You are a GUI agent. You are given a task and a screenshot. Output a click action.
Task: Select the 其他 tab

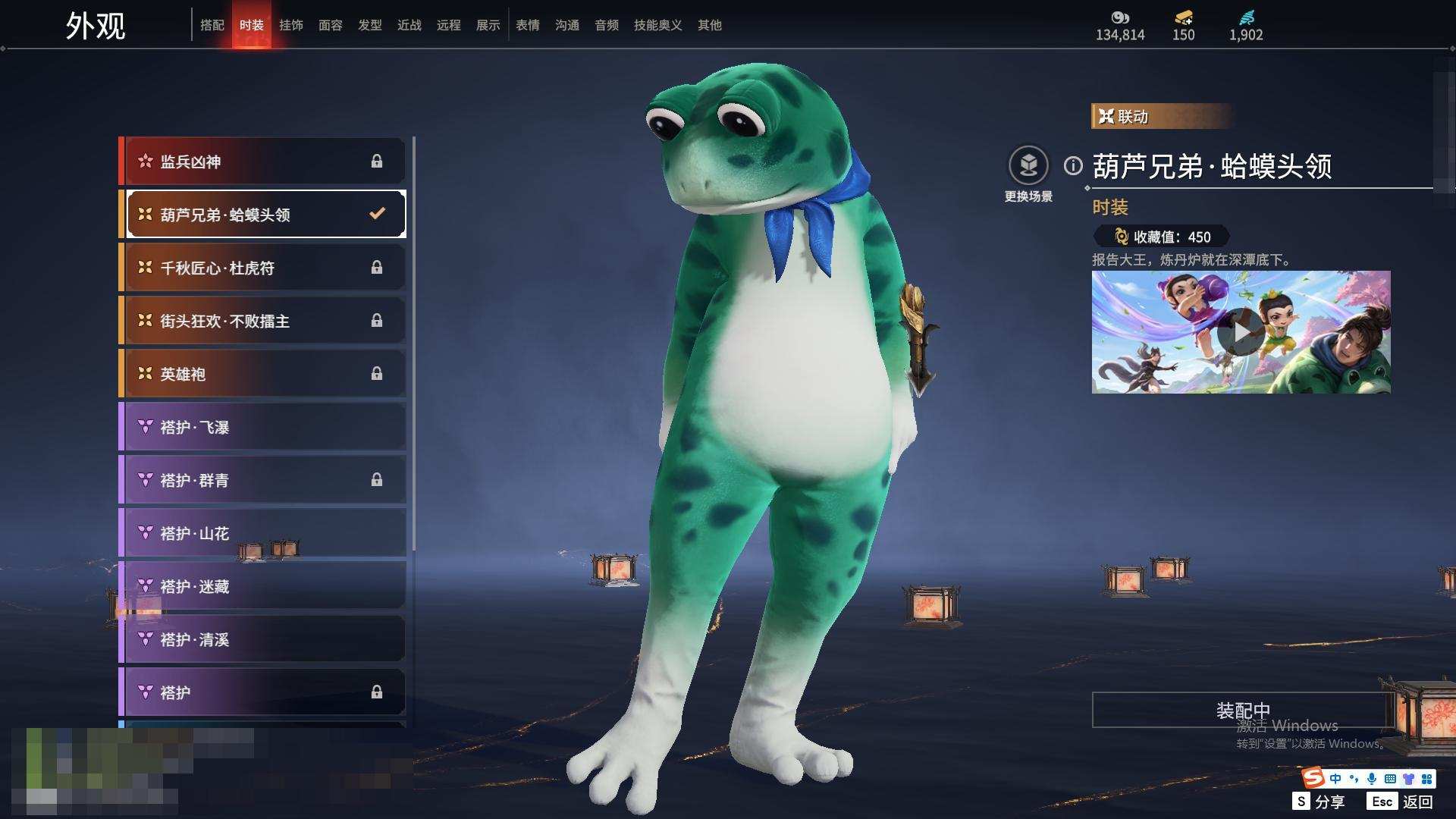(709, 25)
